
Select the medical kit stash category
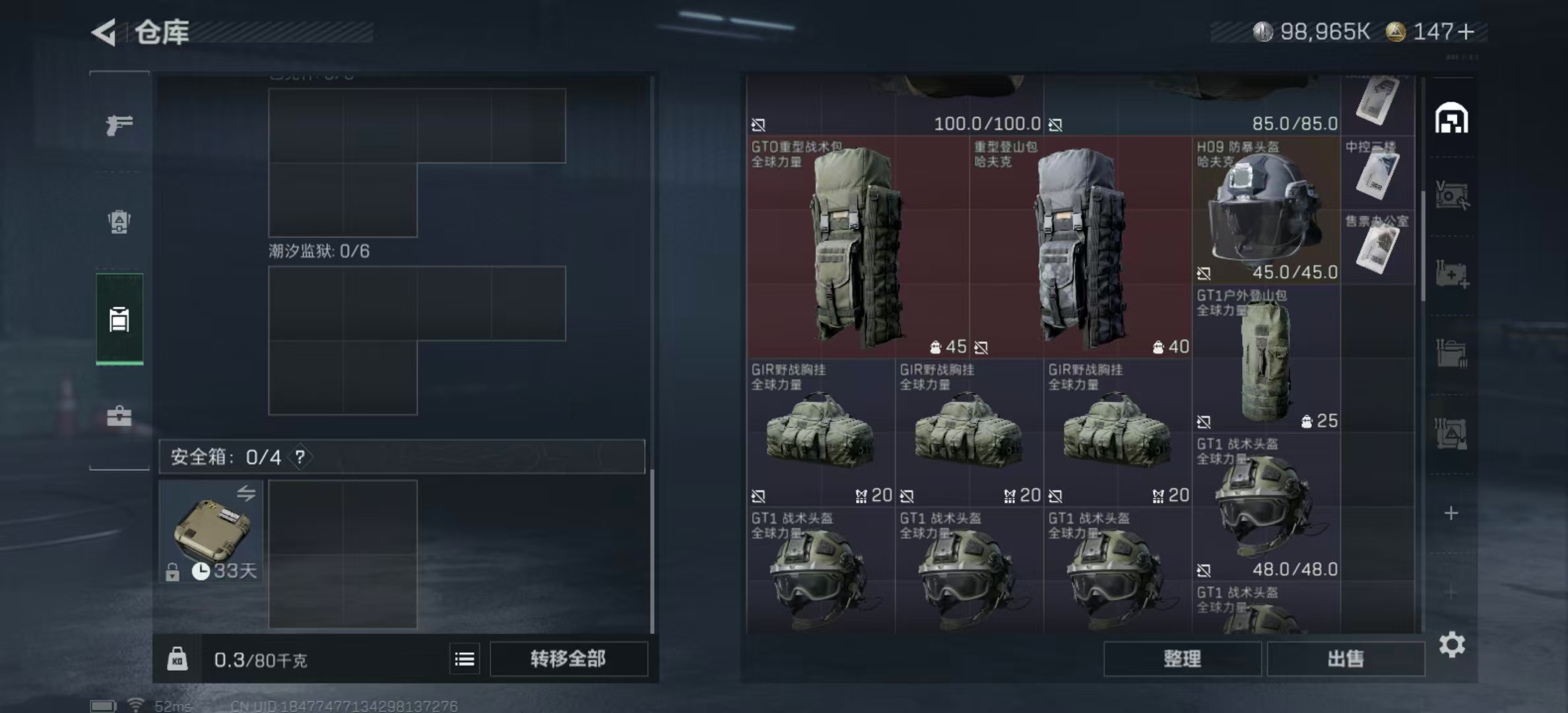click(x=1451, y=274)
